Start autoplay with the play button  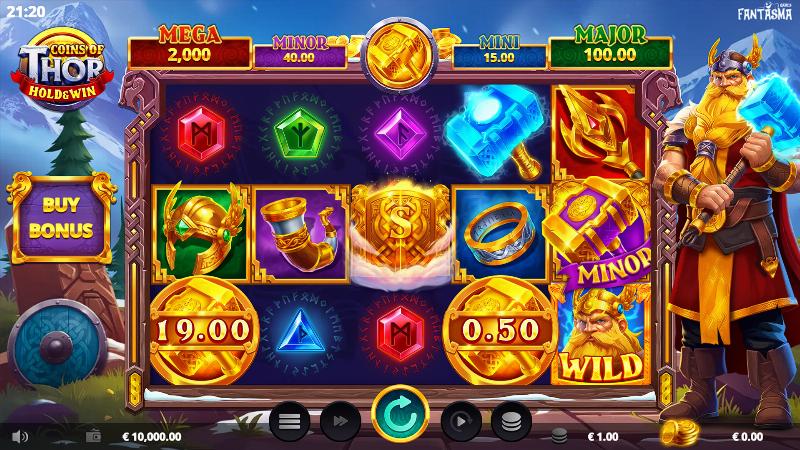pyautogui.click(x=461, y=421)
